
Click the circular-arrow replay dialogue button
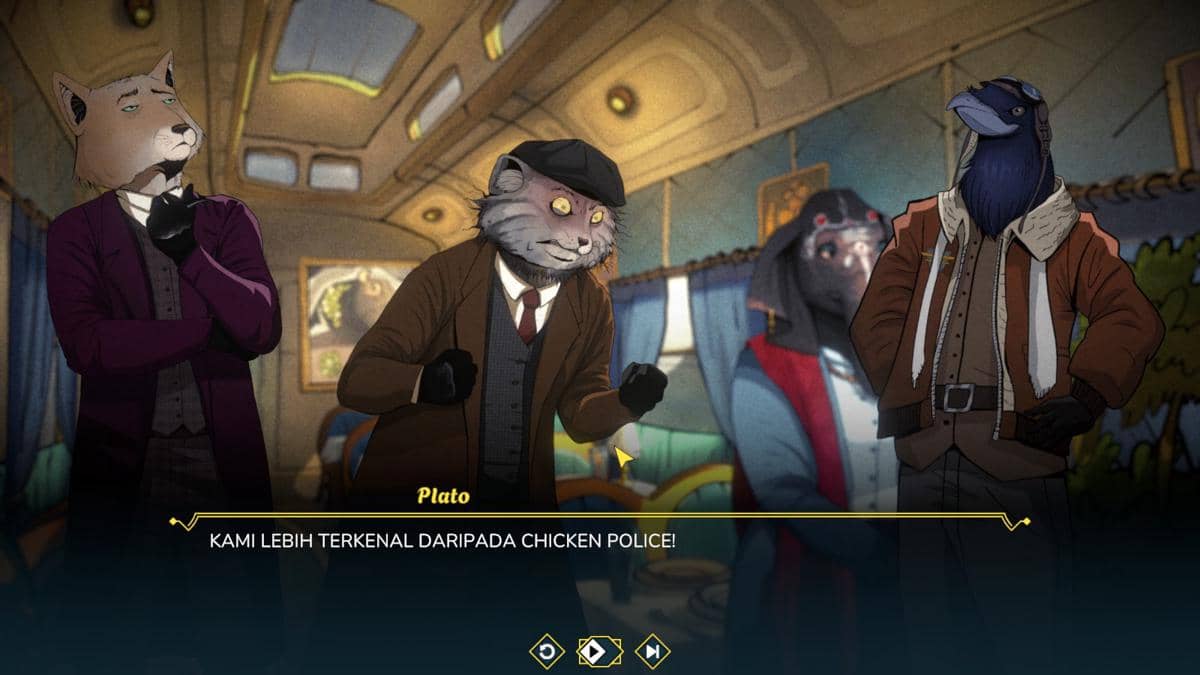tap(547, 652)
